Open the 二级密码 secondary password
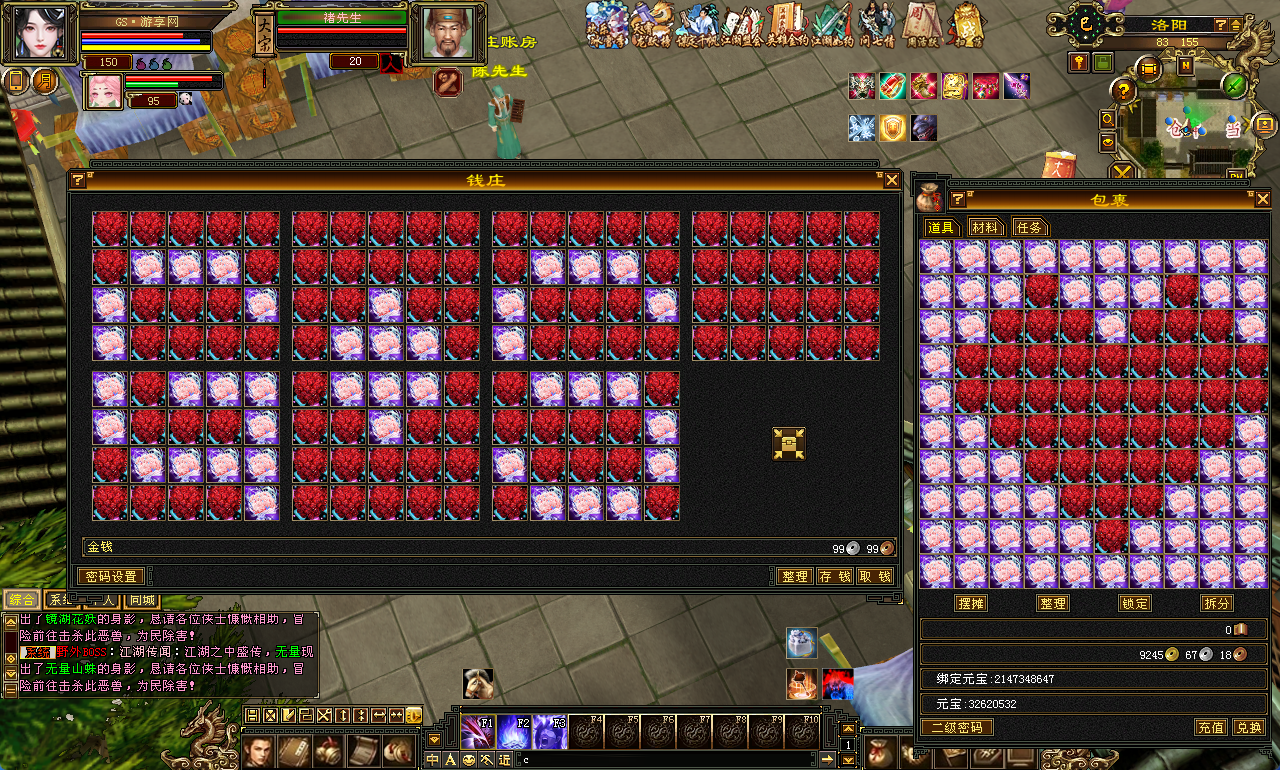 tap(957, 728)
